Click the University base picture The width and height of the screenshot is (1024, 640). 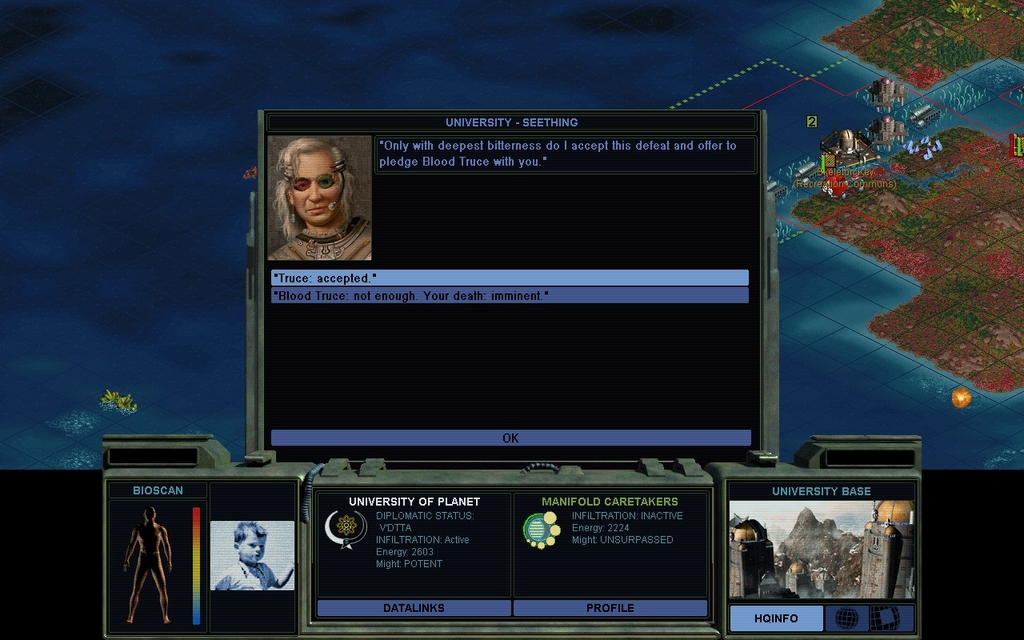pos(820,549)
